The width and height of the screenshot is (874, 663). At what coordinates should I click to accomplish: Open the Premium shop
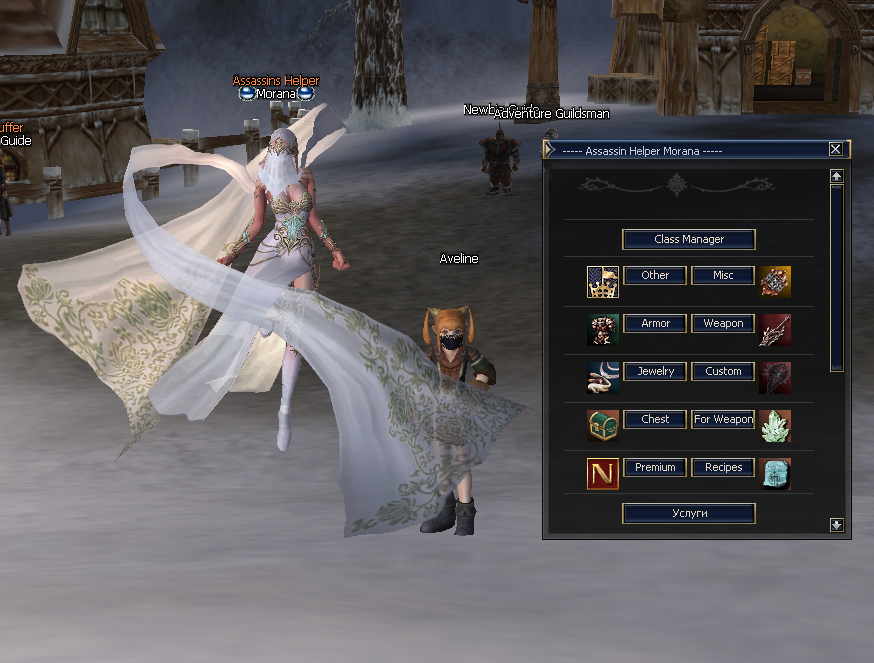click(x=655, y=467)
